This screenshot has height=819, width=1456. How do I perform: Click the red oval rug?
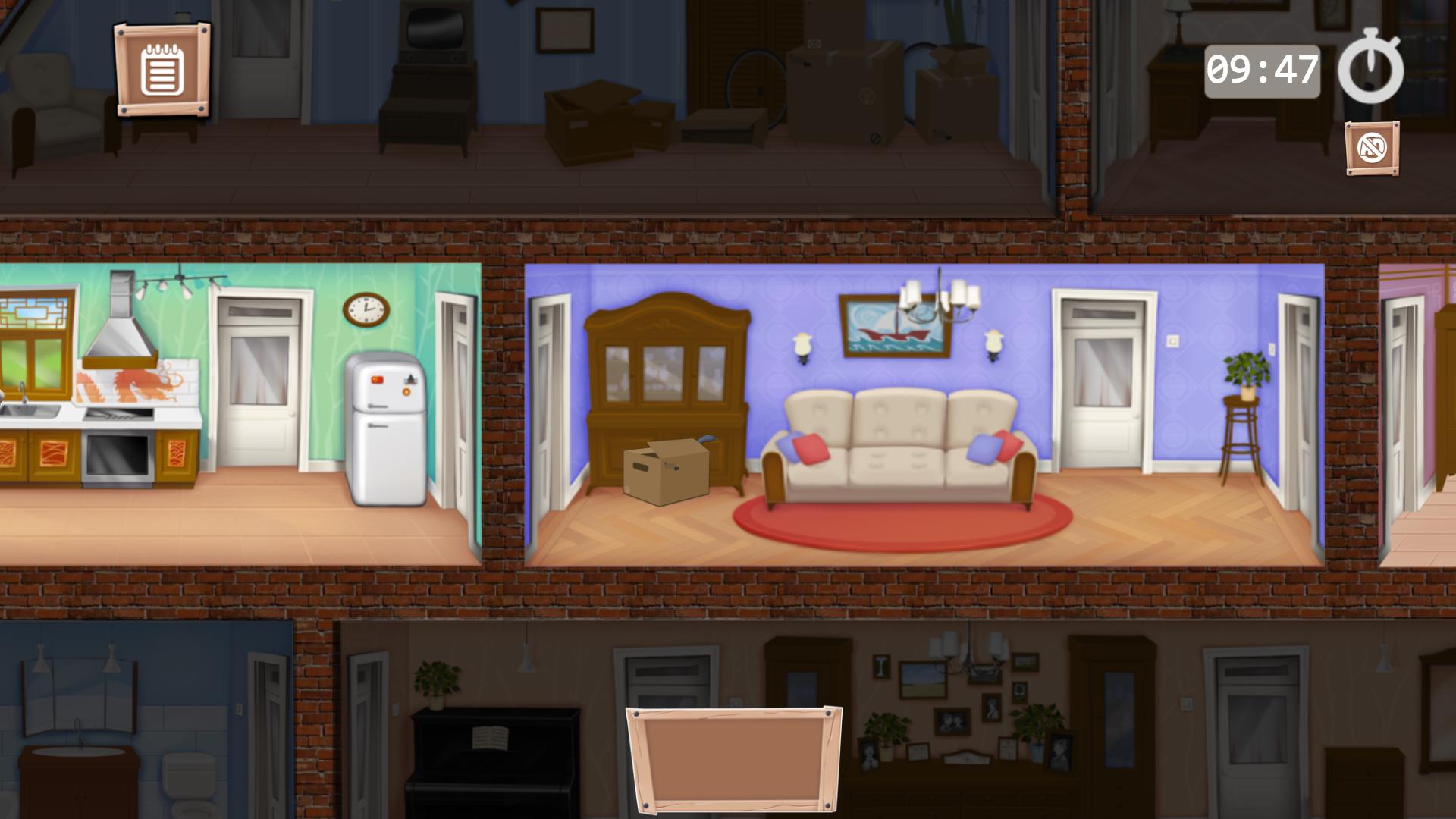(x=899, y=531)
